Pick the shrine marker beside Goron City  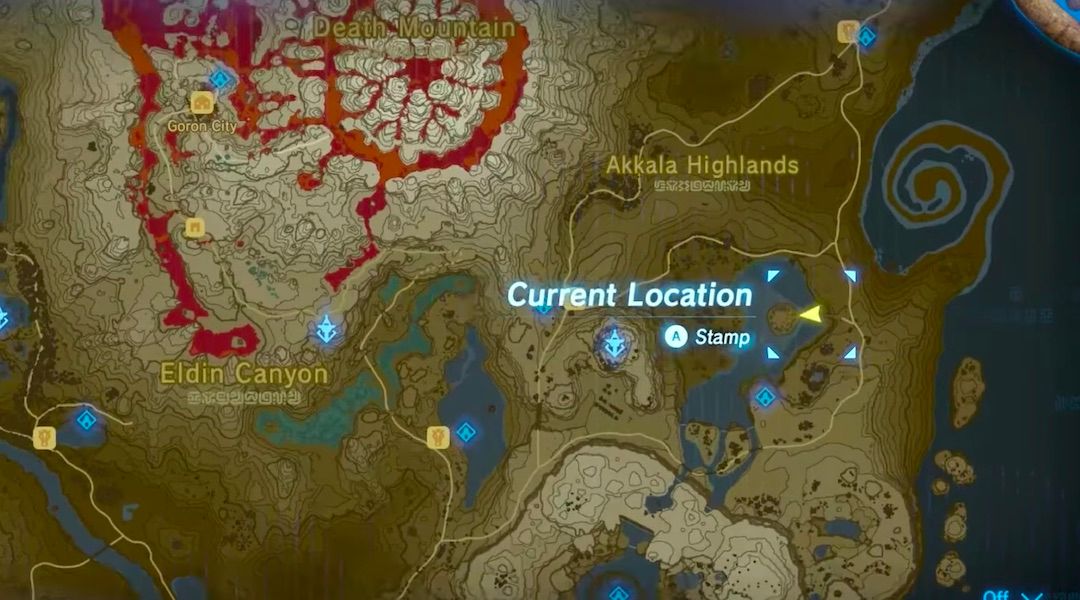220,79
